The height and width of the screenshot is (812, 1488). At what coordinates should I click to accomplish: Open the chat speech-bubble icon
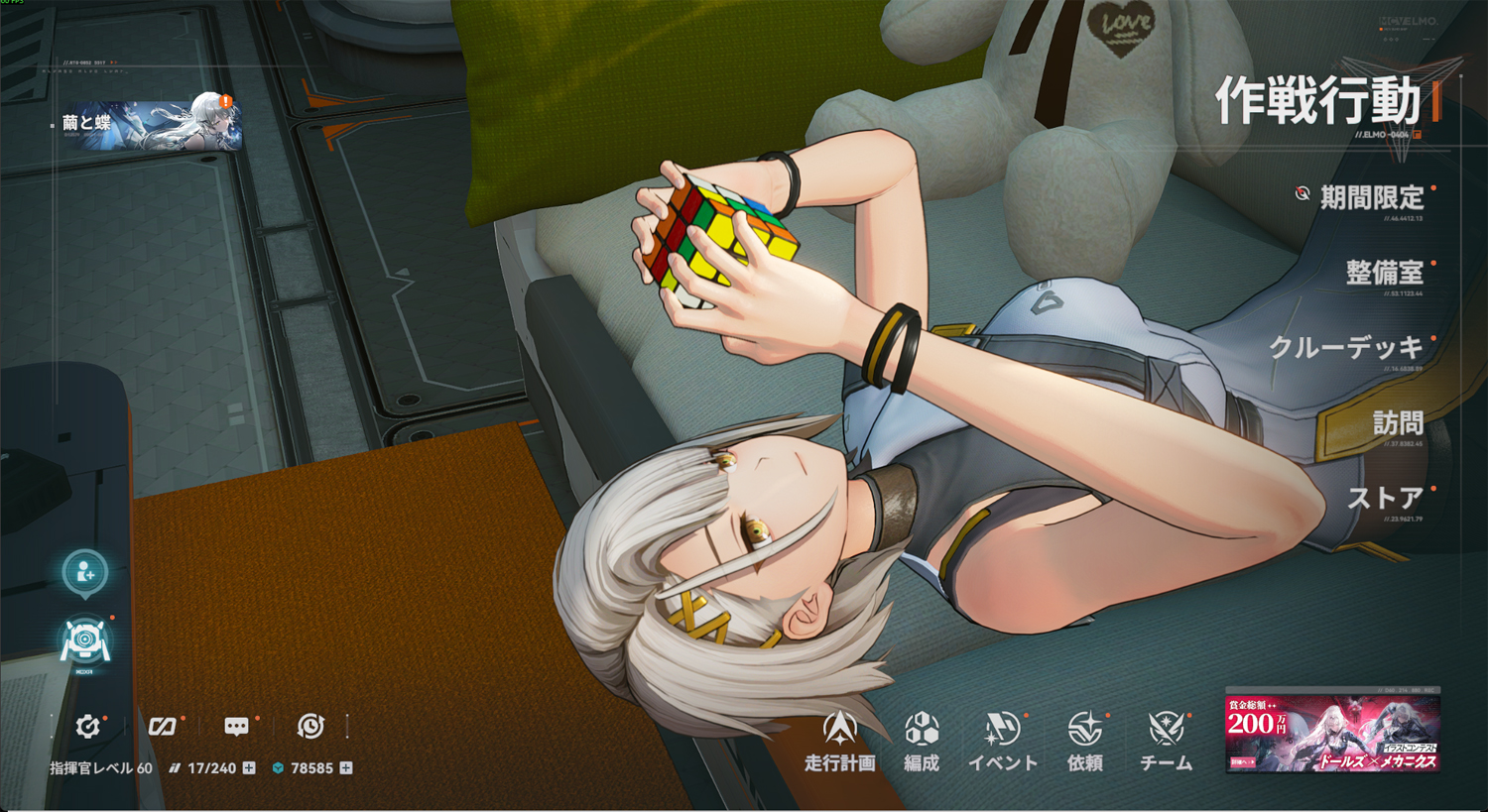tap(236, 727)
